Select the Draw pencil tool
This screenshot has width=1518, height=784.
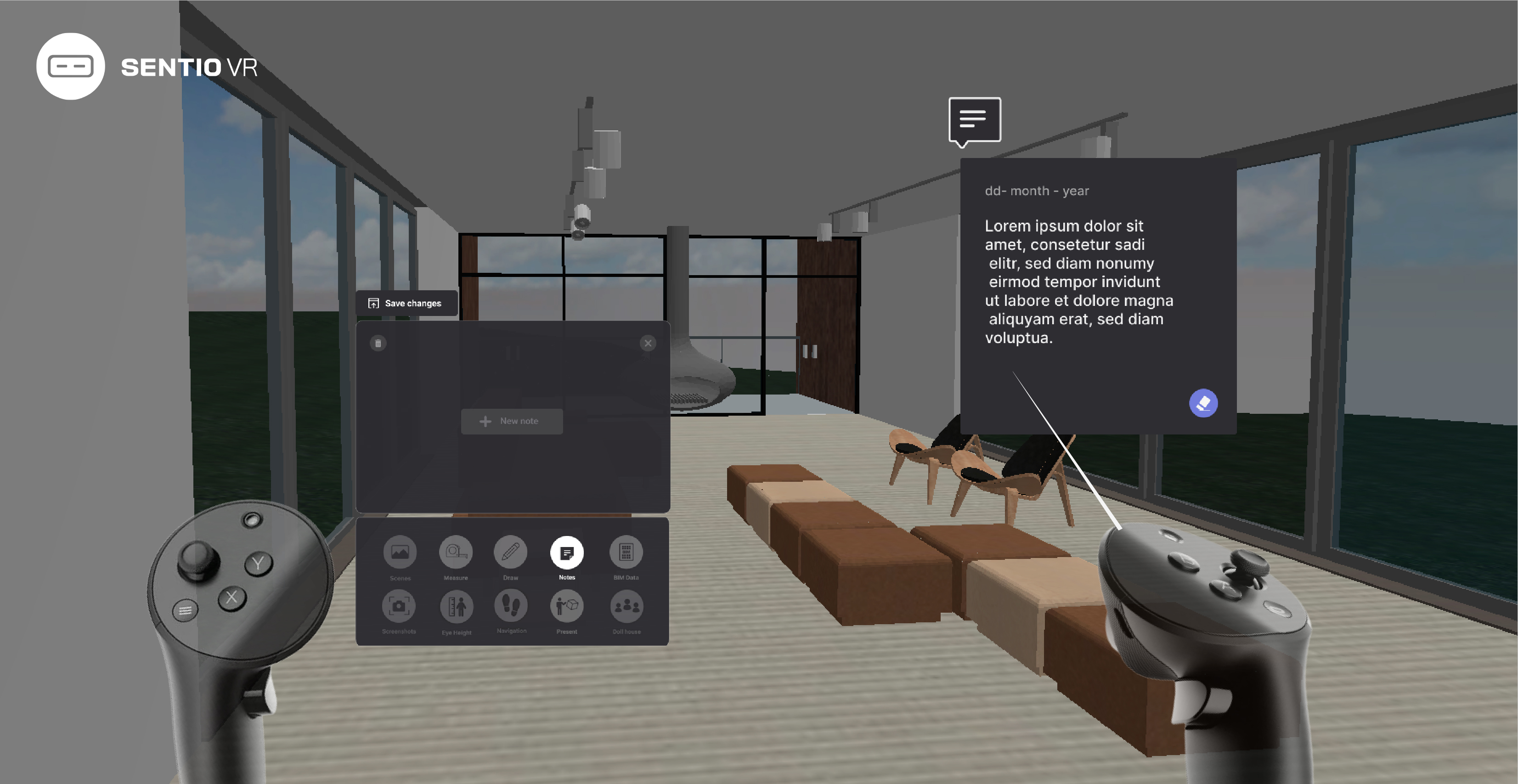[x=510, y=554]
